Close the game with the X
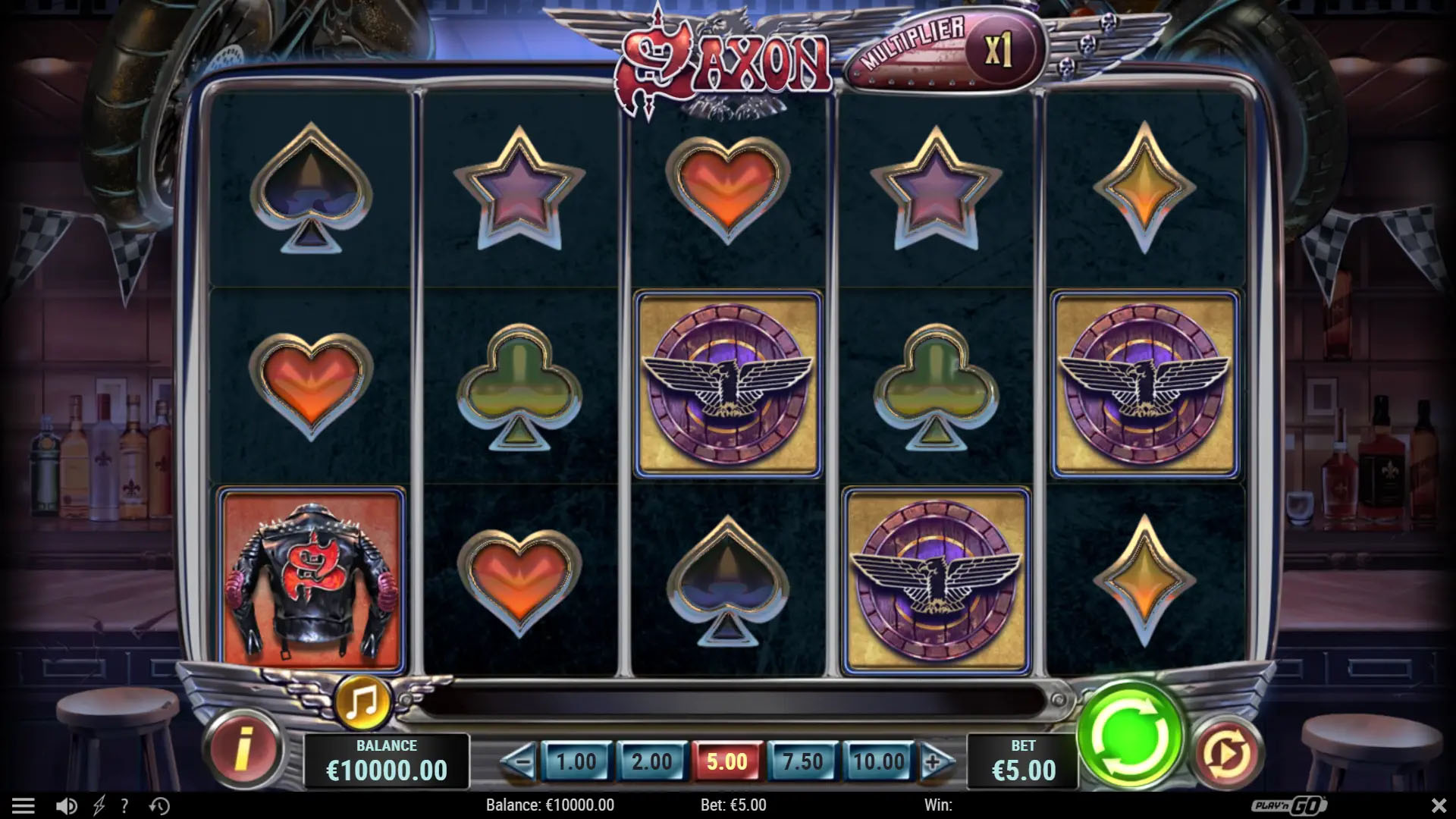The image size is (1456, 819). [1438, 805]
